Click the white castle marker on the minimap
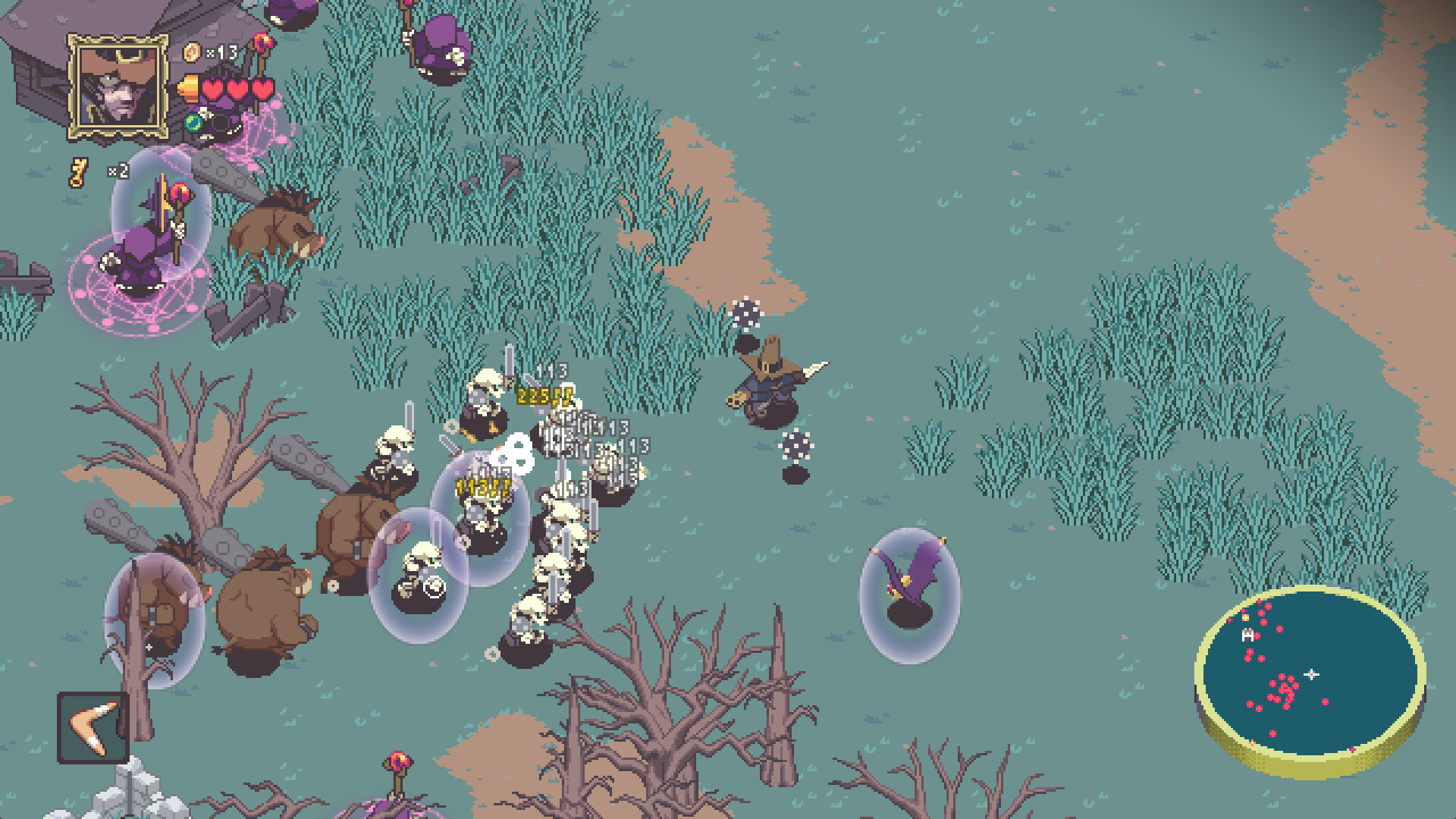This screenshot has height=819, width=1456. pyautogui.click(x=1247, y=633)
